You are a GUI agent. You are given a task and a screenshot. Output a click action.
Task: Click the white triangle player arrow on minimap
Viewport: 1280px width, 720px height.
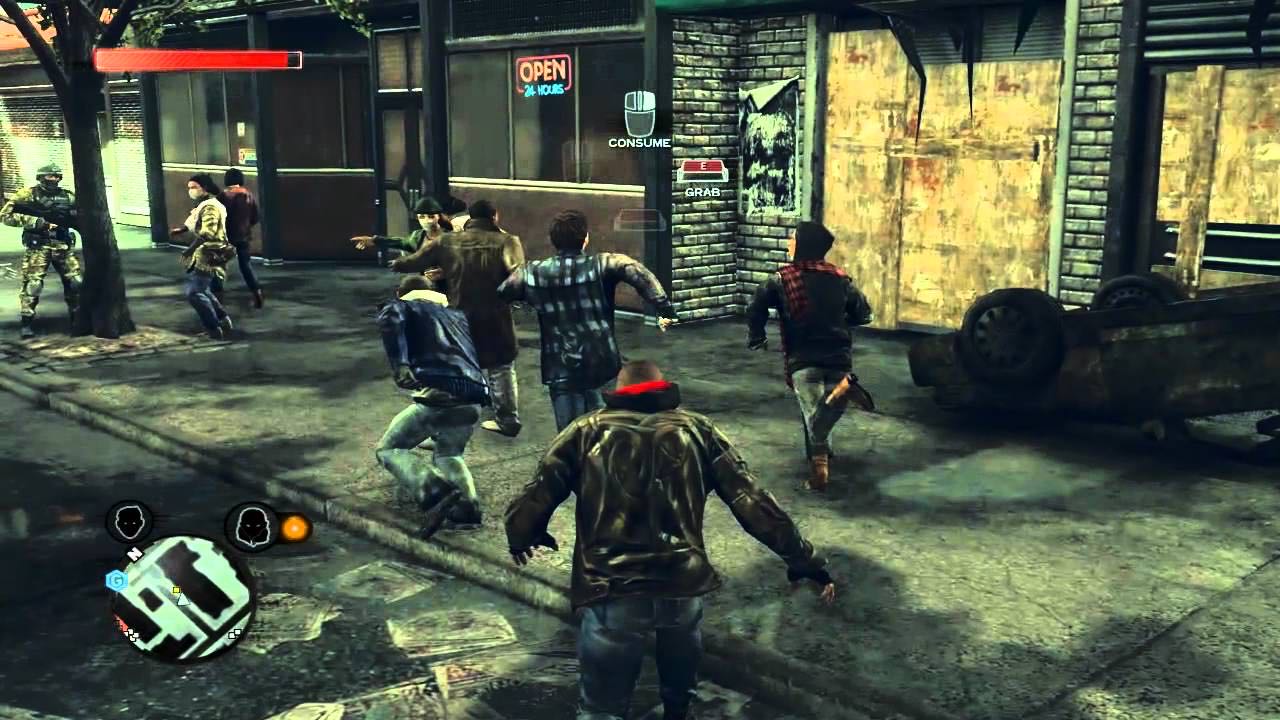(184, 600)
